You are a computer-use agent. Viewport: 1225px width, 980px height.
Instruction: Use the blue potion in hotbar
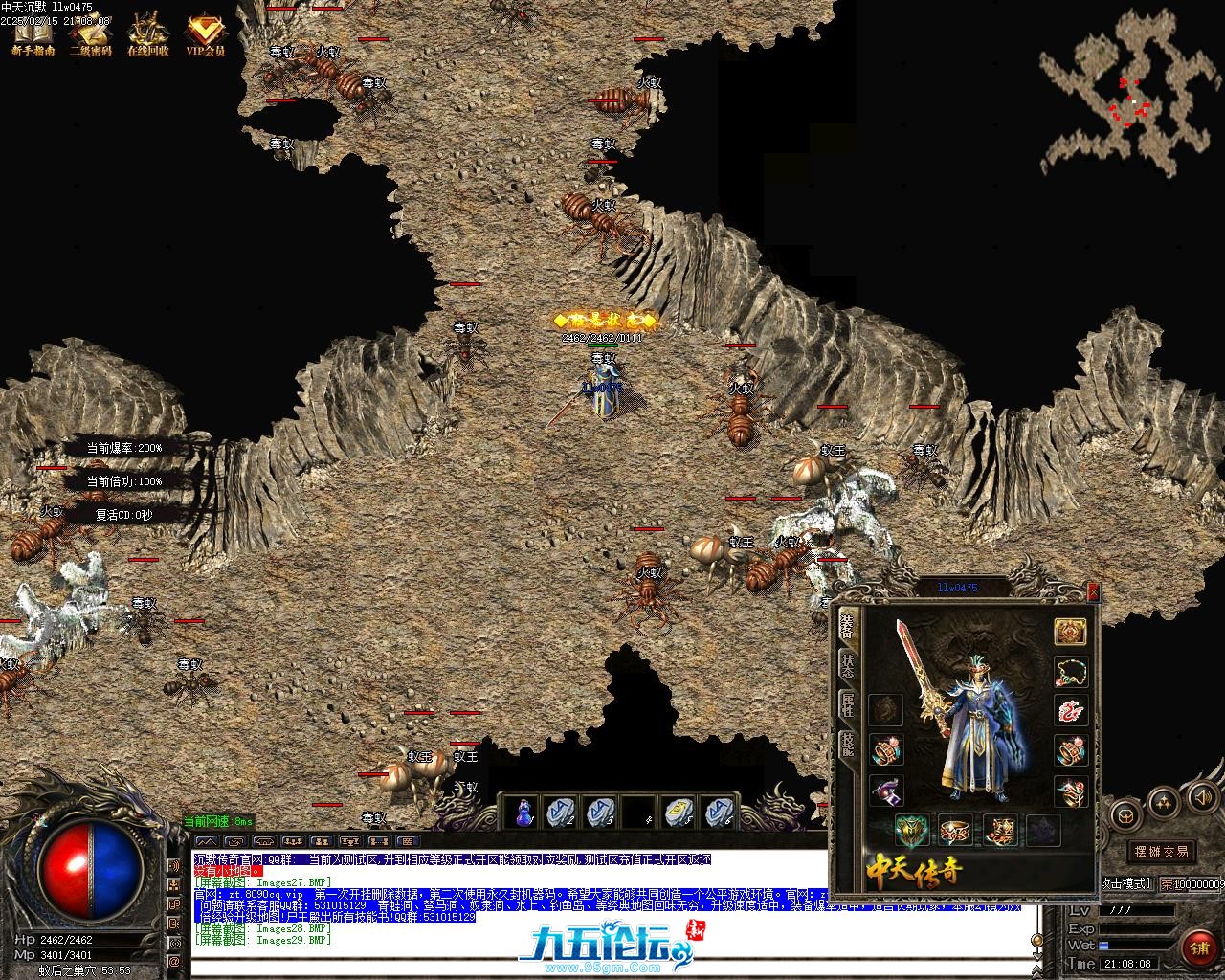tap(523, 813)
